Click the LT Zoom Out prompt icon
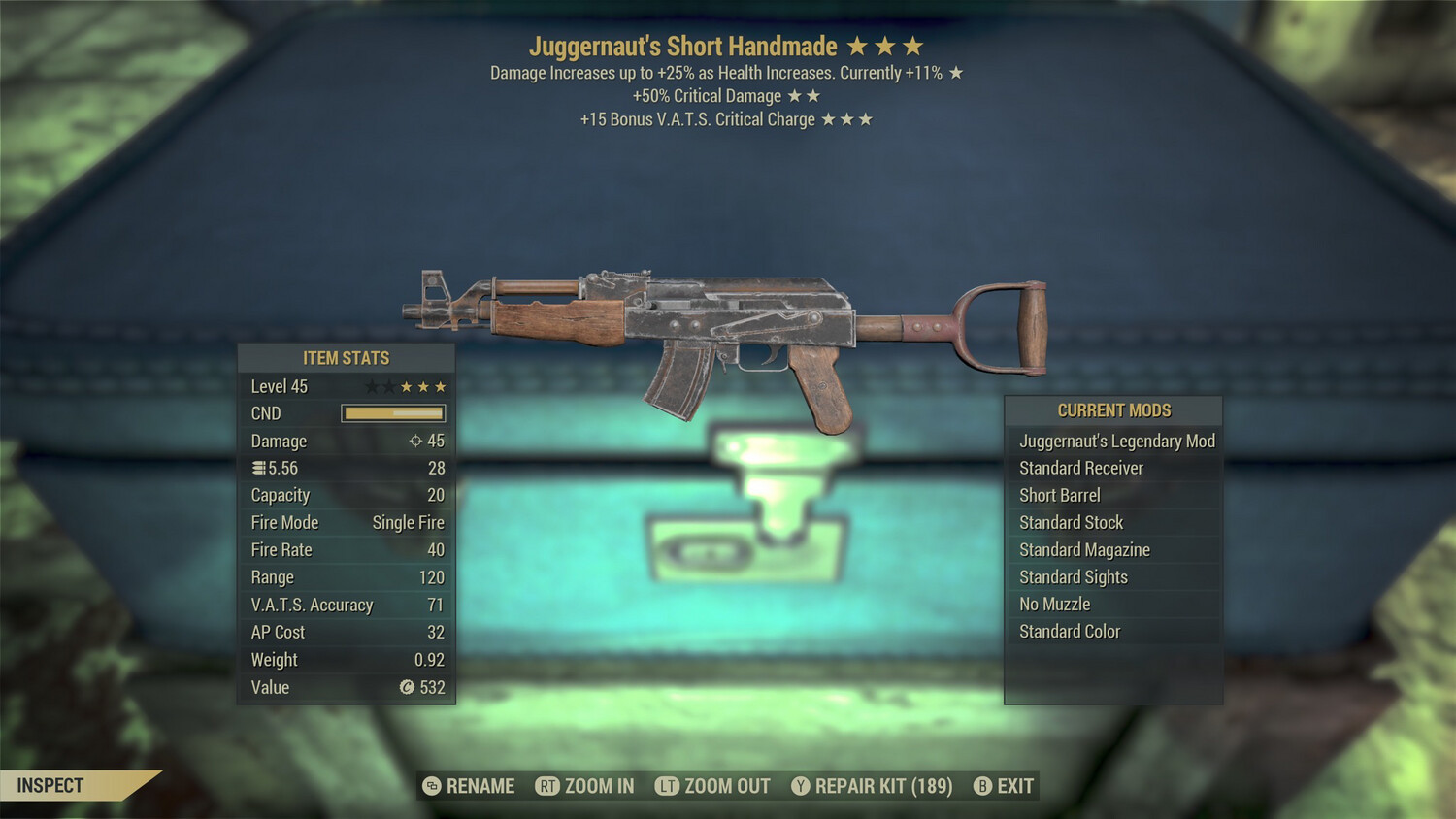The image size is (1456, 819). pos(668,786)
